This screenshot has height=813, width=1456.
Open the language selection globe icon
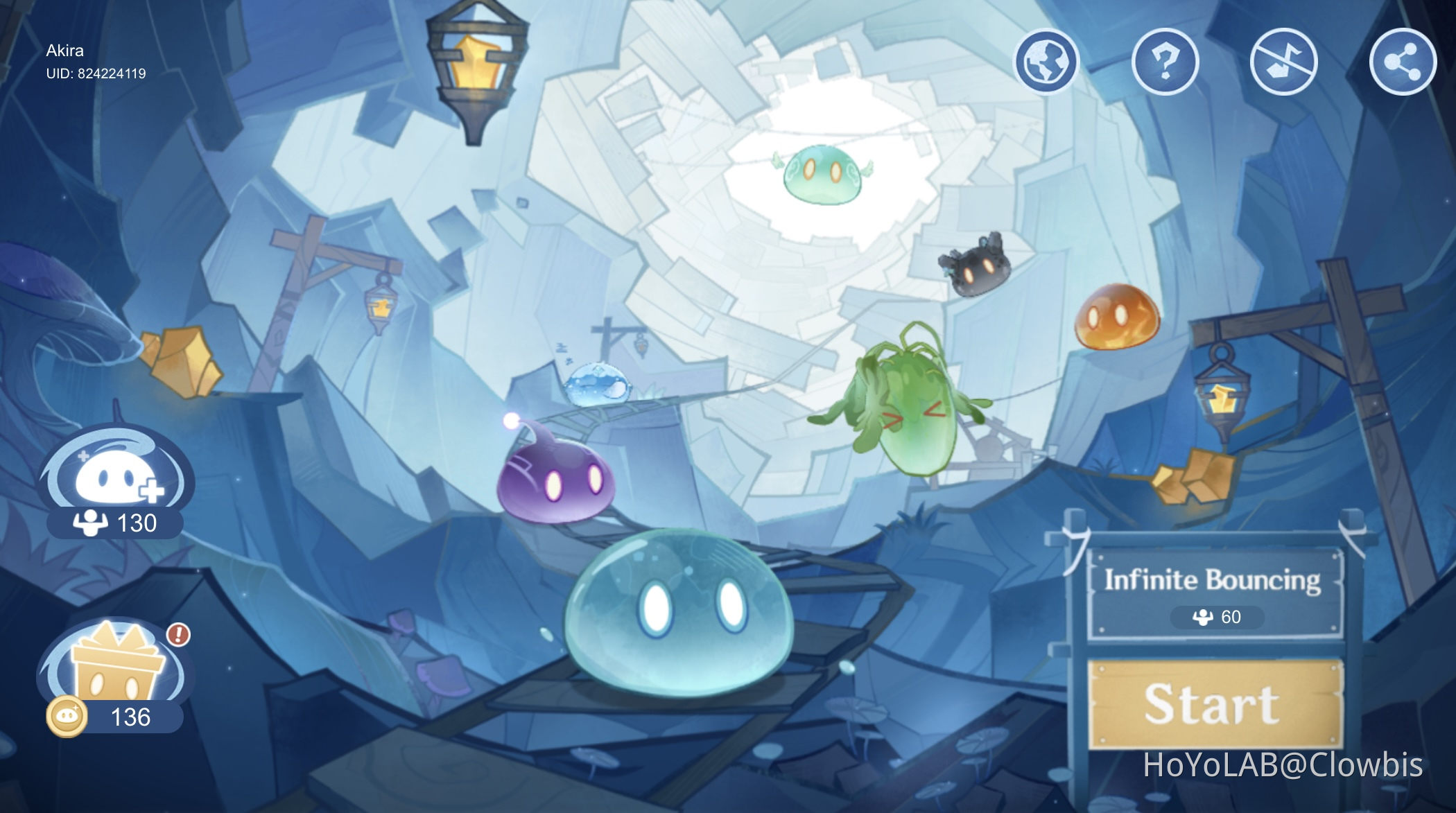pos(1048,62)
